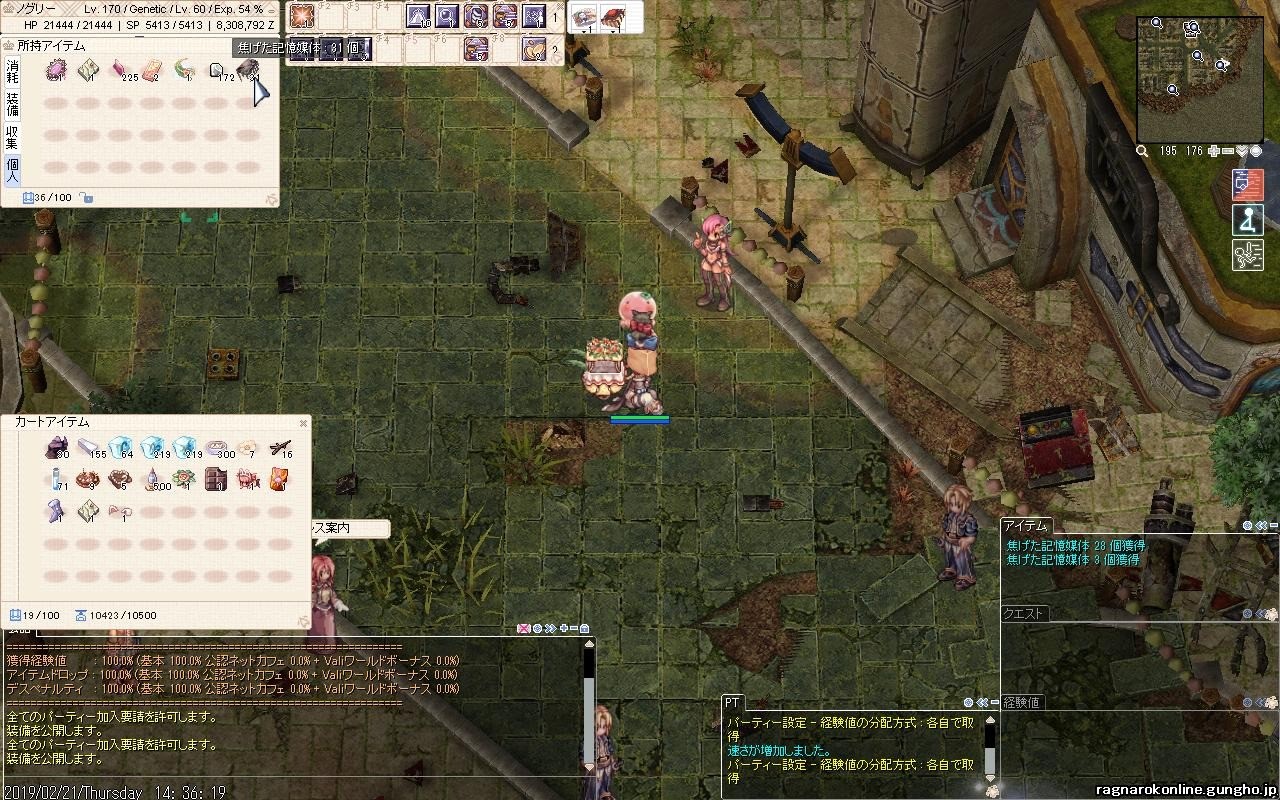
Task: Zoom out the minimap with minus button
Action: click(1228, 151)
